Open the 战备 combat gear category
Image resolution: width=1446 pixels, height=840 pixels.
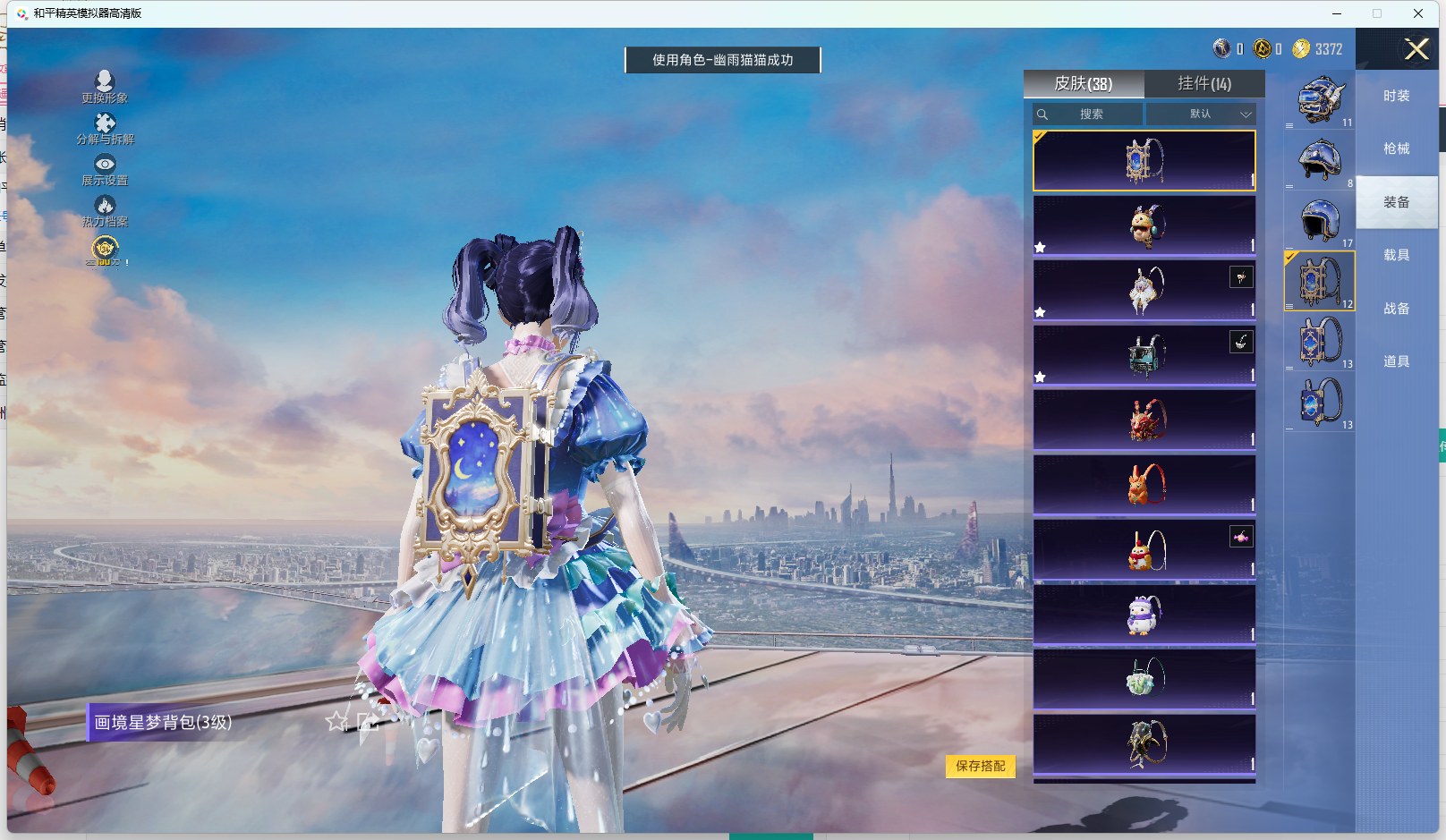1396,309
